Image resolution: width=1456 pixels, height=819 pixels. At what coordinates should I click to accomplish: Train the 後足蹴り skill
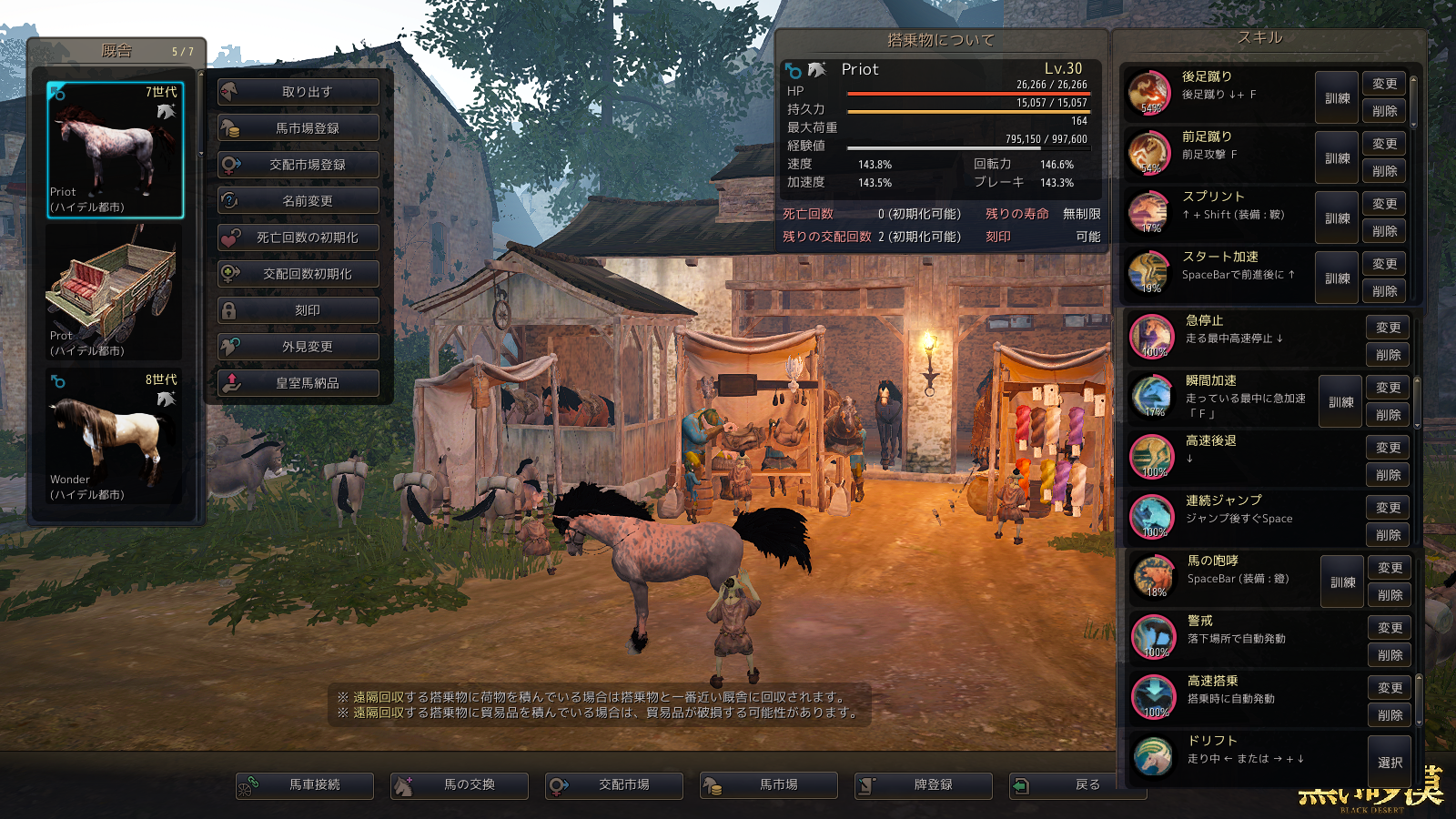point(1337,98)
